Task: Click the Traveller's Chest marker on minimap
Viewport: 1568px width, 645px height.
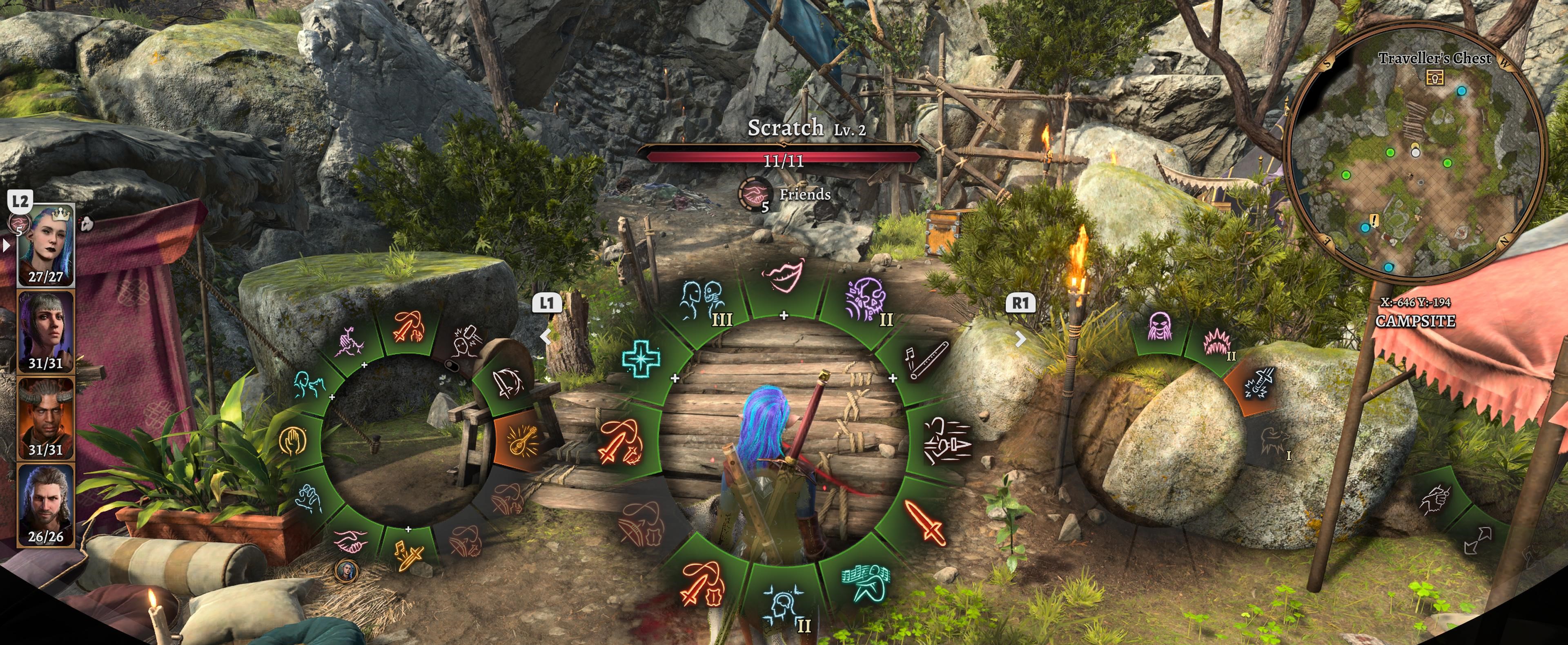Action: point(1435,77)
